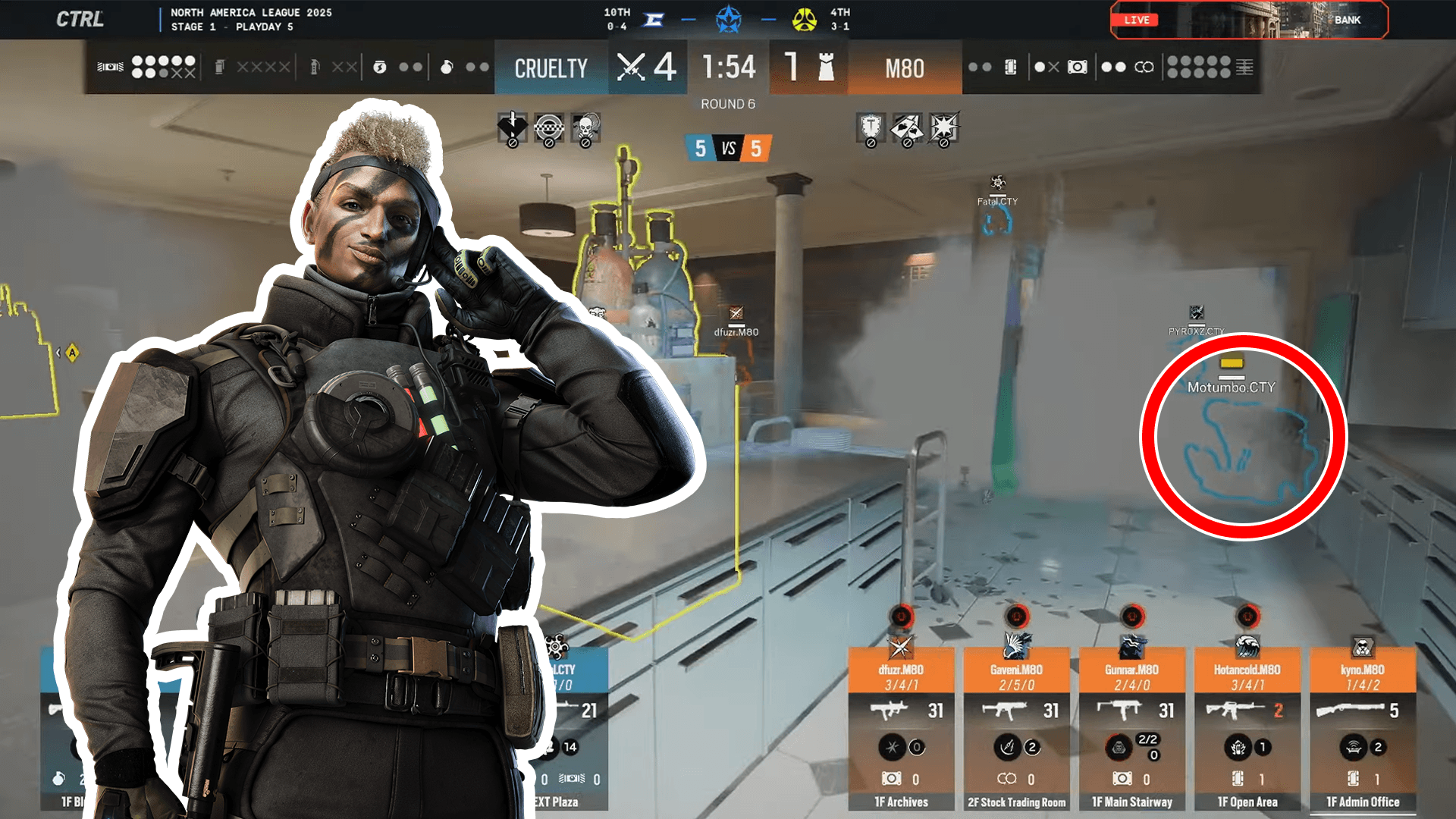Viewport: 1456px width, 819px height.
Task: Select the Gaveni.M80 player card
Action: pyautogui.click(x=1016, y=728)
